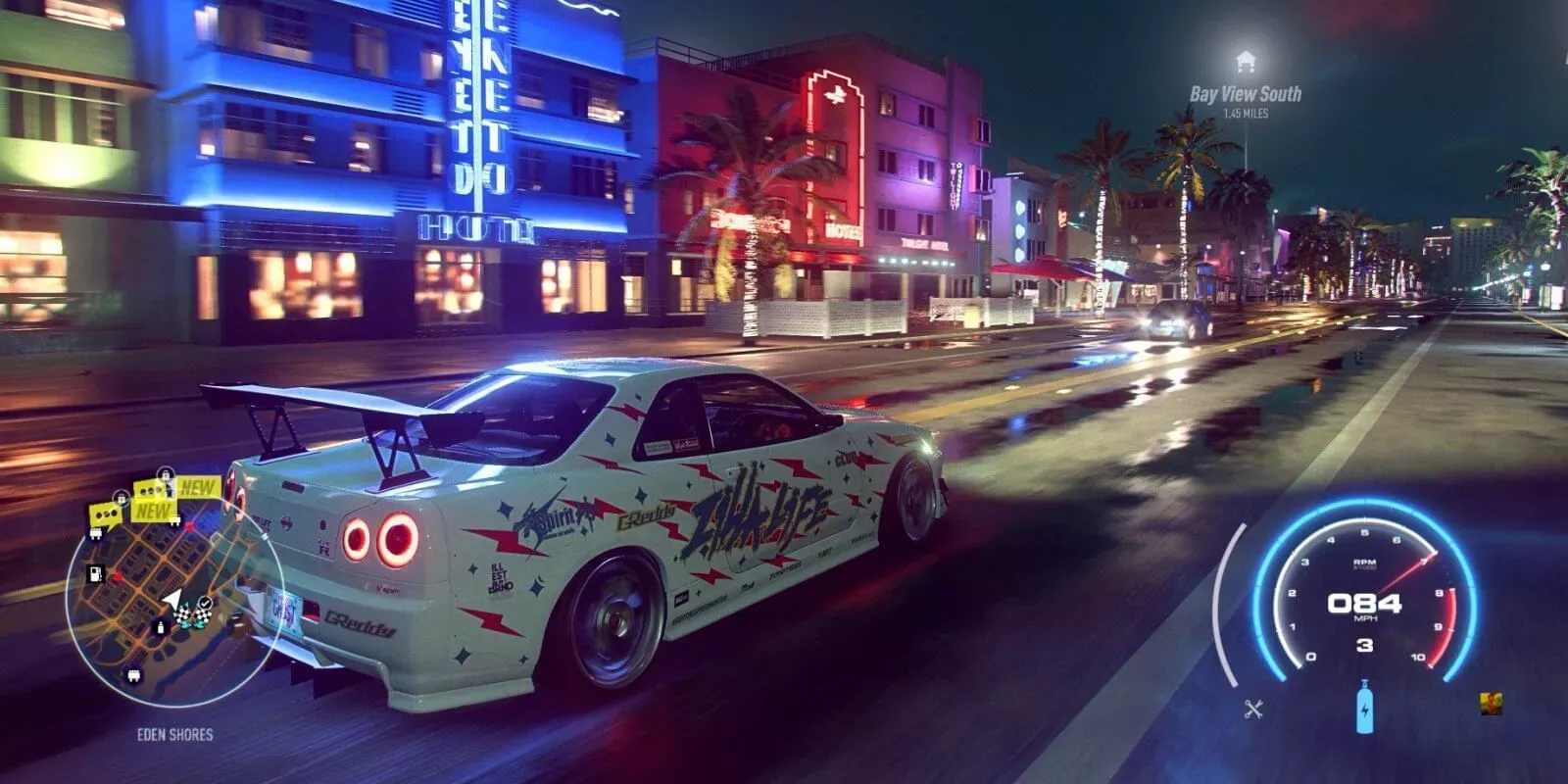The height and width of the screenshot is (784, 1568).
Task: Click the yellow pickup icon right of the tachometer
Action: point(1491,704)
